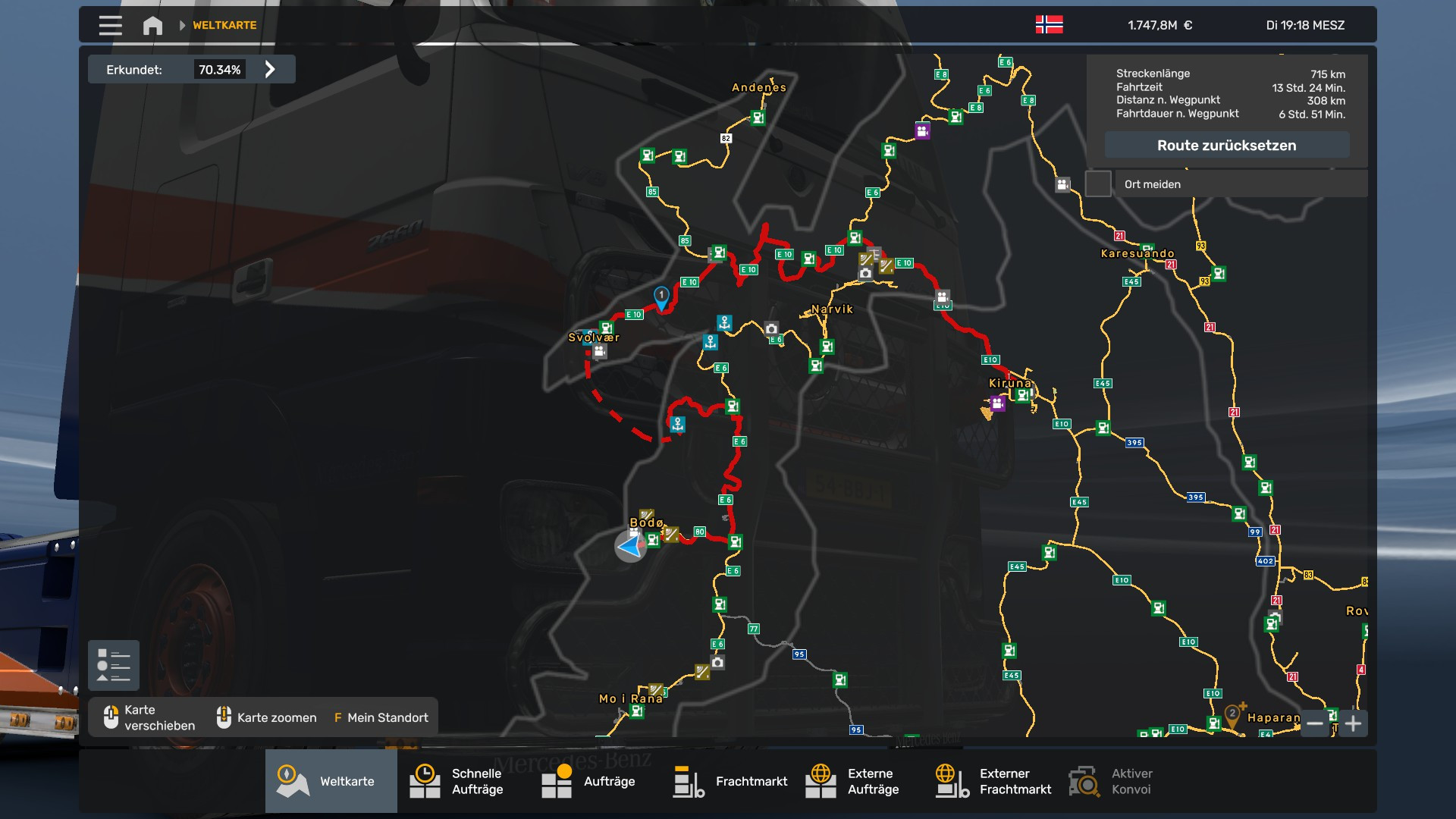This screenshot has width=1456, height=819.
Task: Switch to the Weltkarte tab
Action: 331,781
